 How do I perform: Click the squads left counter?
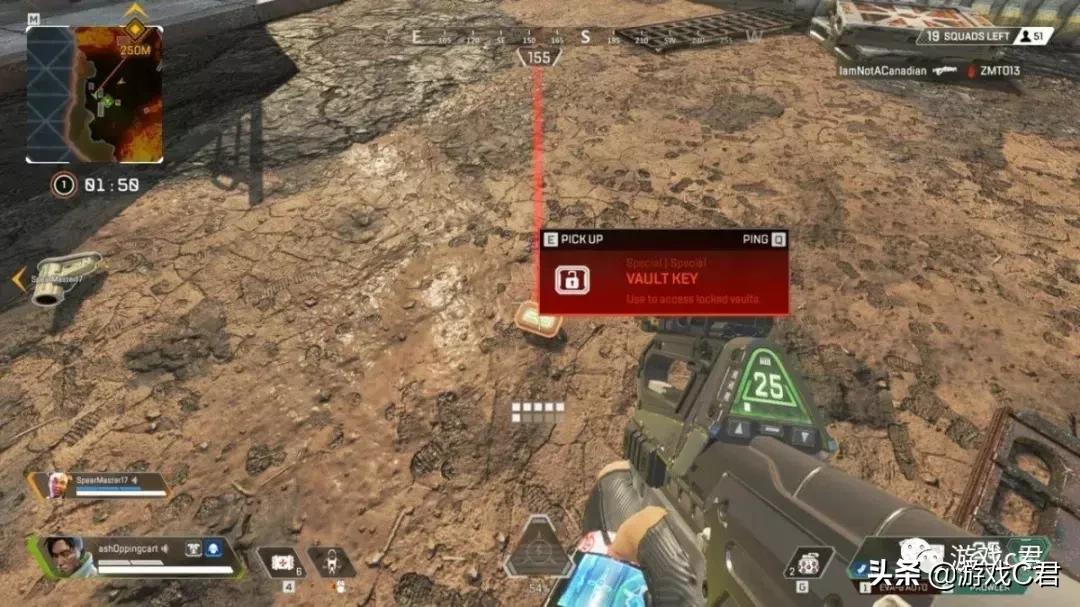(x=962, y=36)
